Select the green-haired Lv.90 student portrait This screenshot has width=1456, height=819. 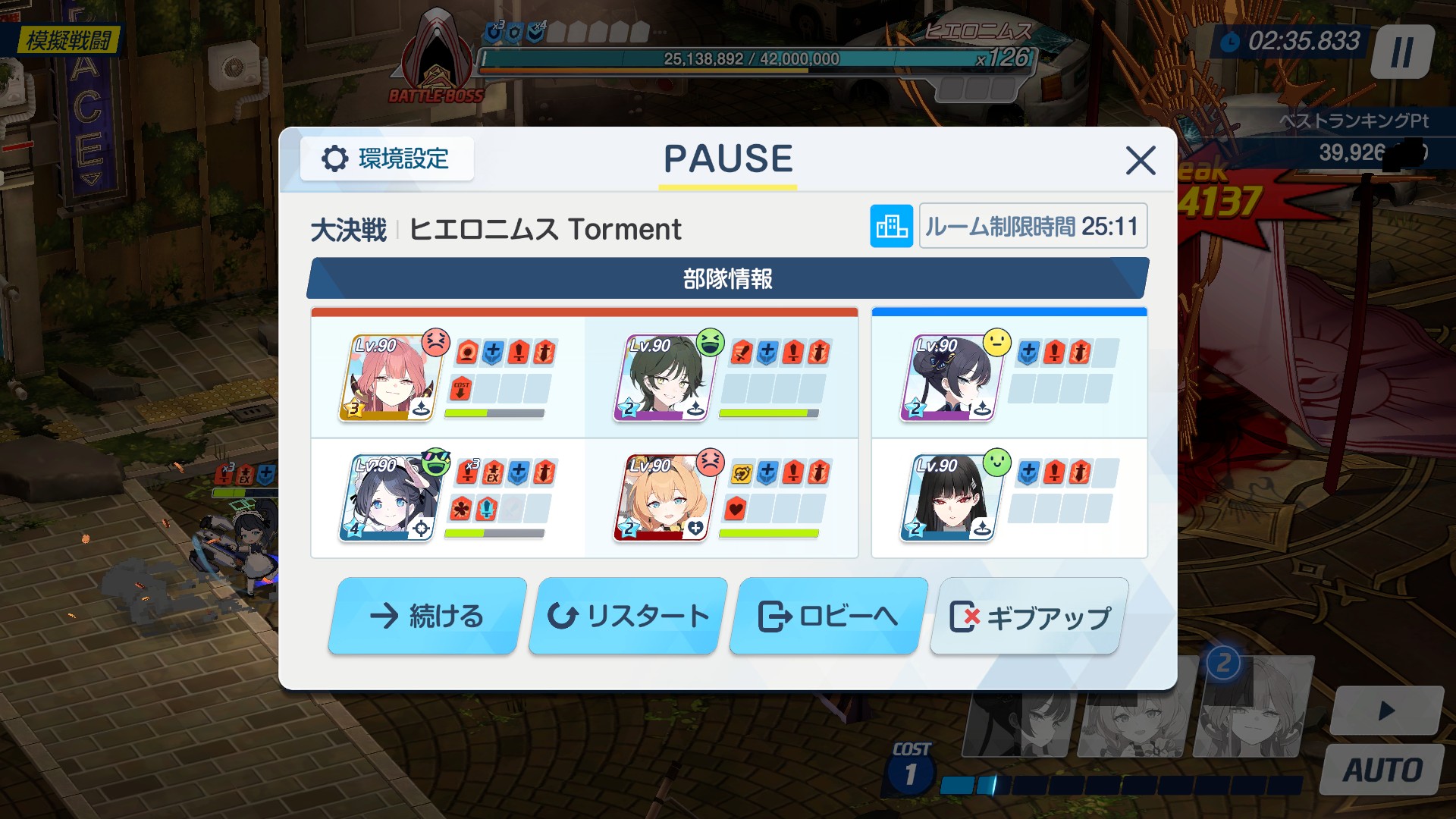(663, 378)
